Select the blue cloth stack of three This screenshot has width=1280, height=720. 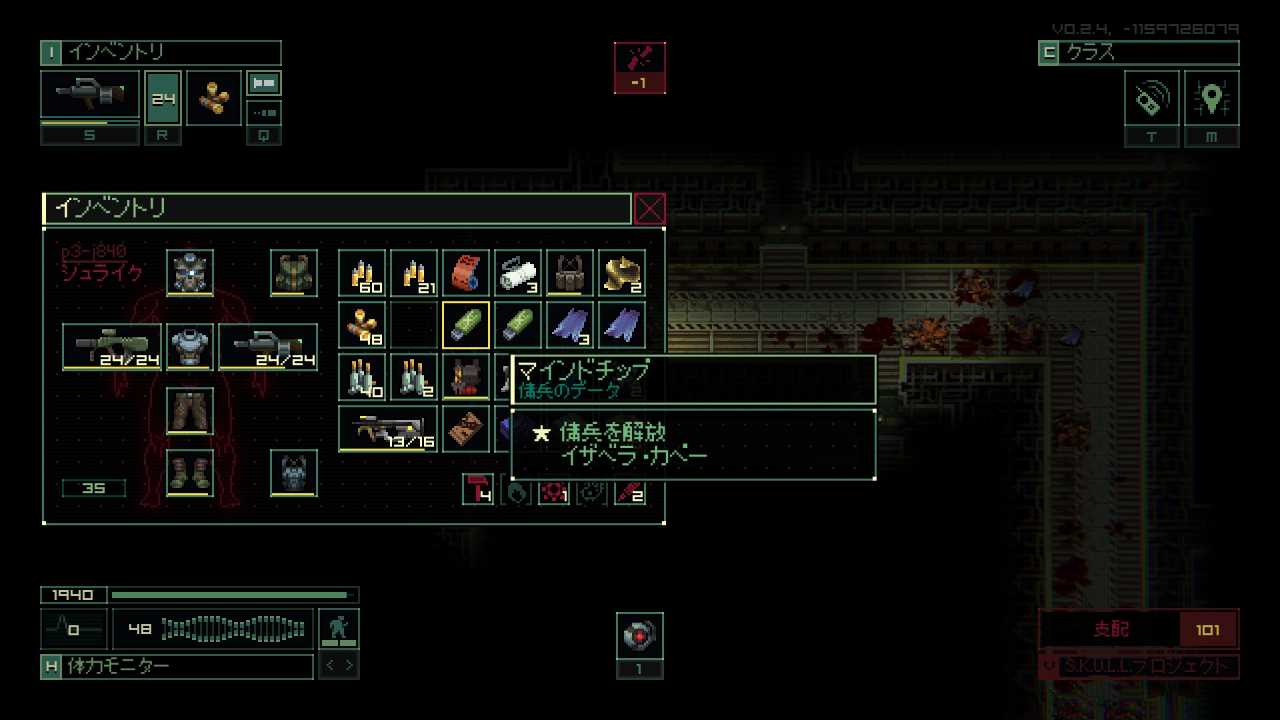[x=570, y=325]
